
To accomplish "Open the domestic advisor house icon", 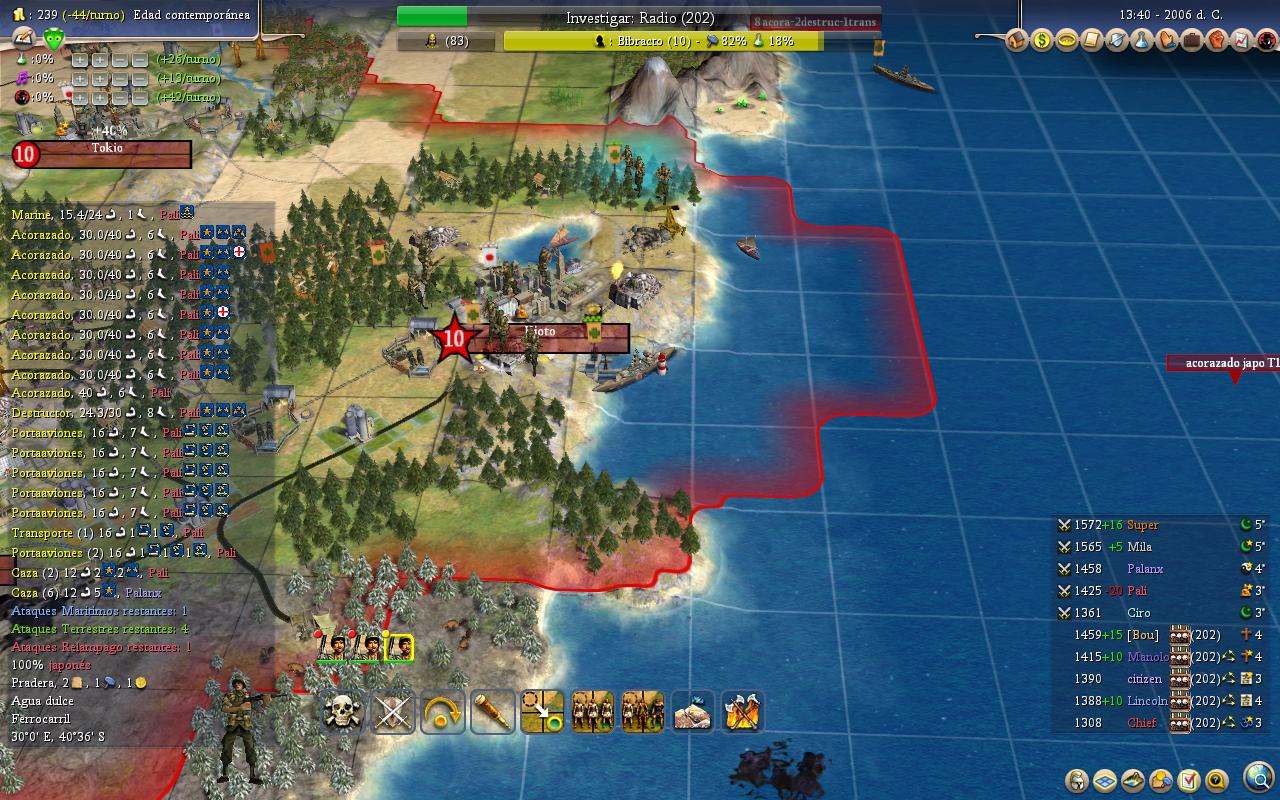I will point(1017,41).
